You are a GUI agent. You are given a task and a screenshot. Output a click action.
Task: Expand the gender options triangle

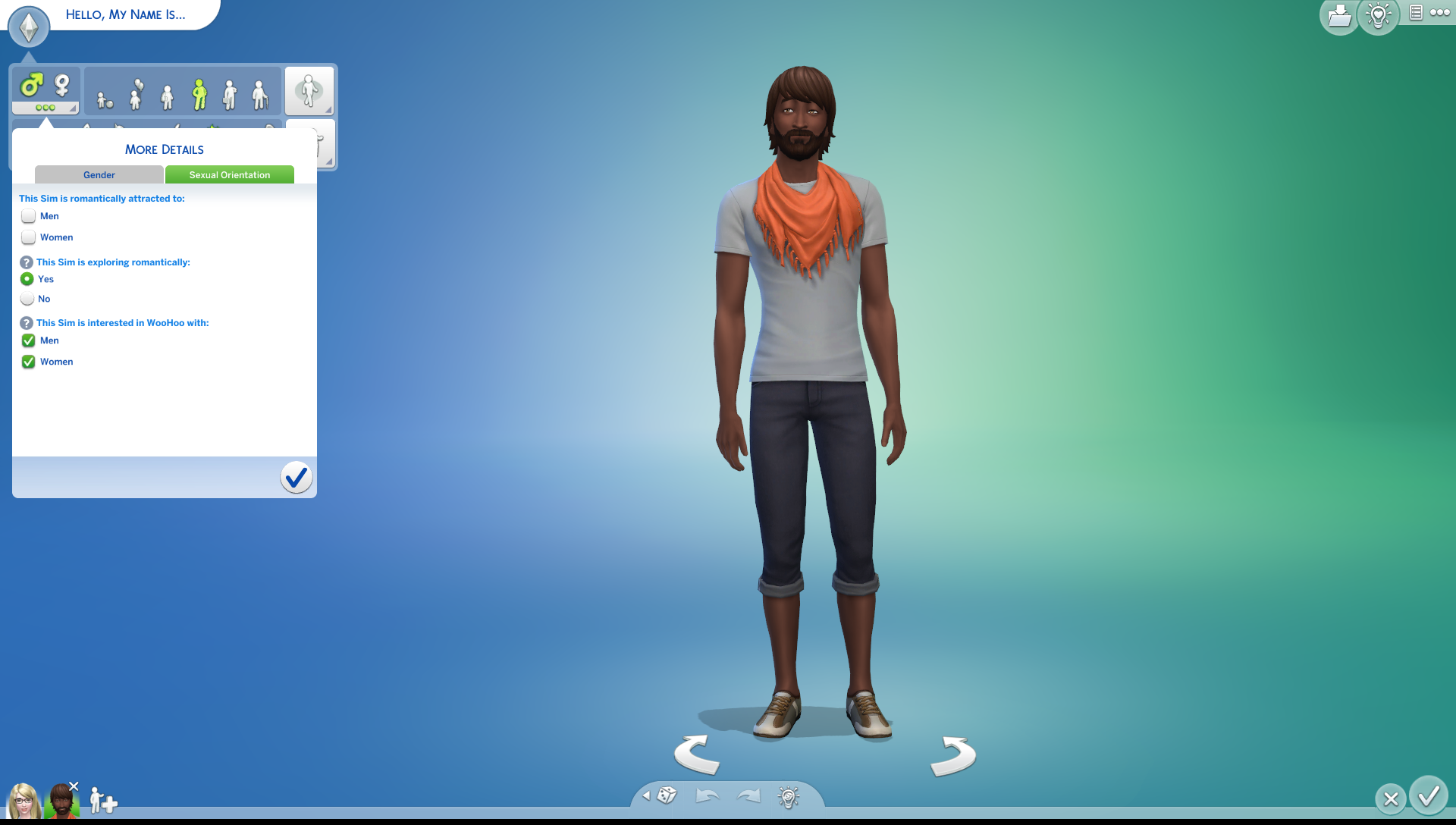74,109
